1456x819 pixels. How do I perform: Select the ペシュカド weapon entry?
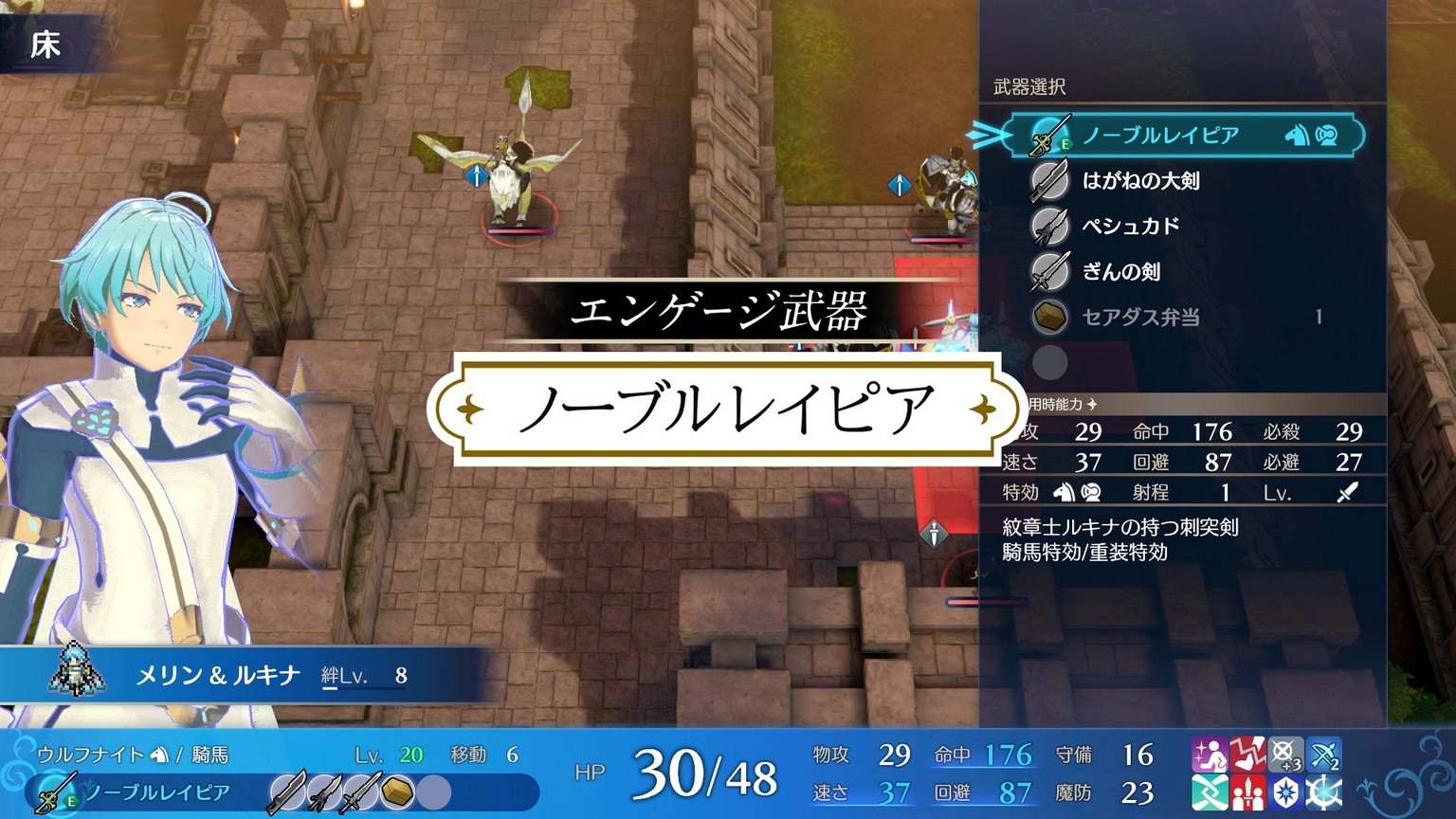click(1128, 226)
